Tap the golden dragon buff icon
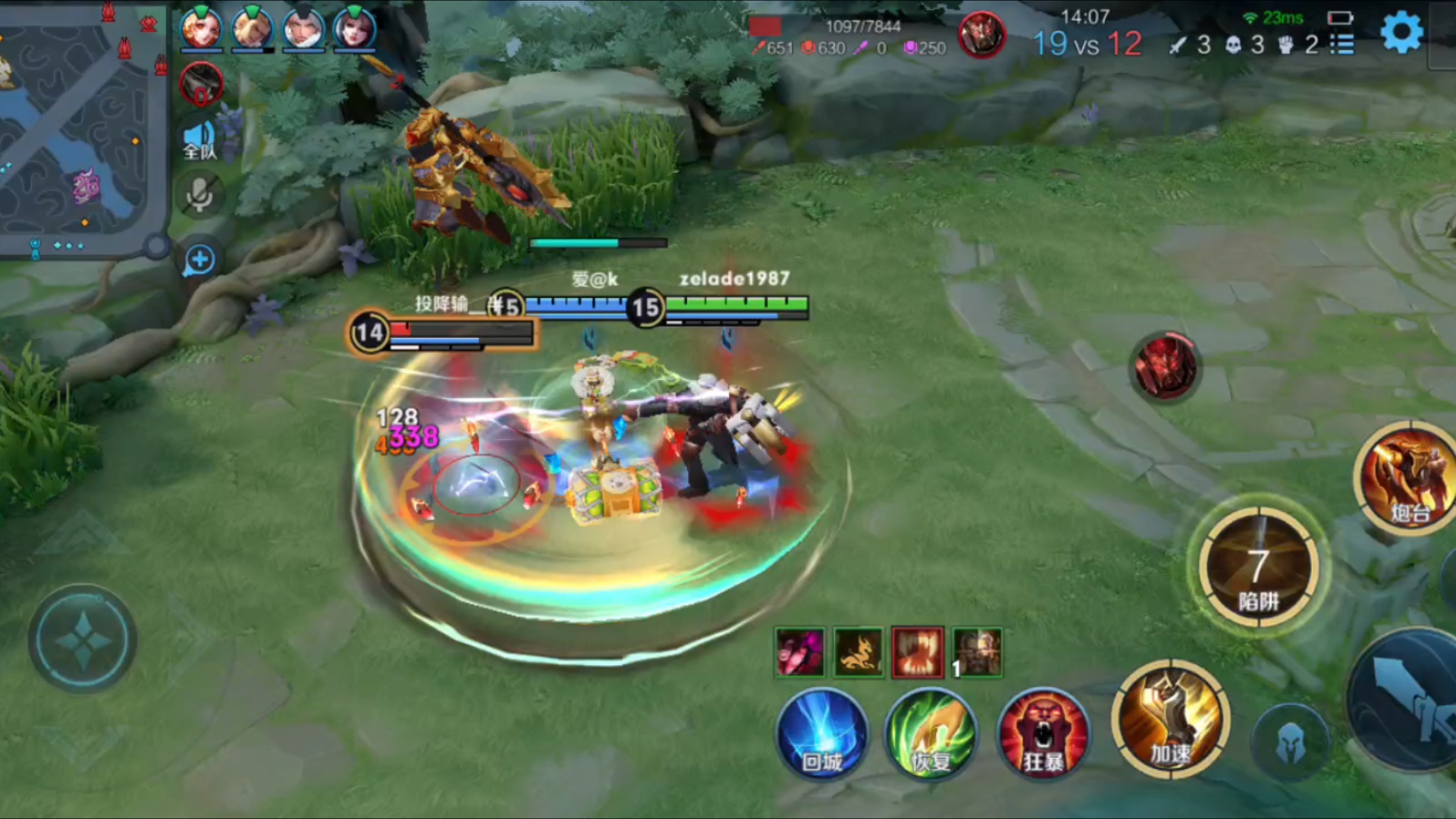This screenshot has width=1456, height=819. (858, 652)
